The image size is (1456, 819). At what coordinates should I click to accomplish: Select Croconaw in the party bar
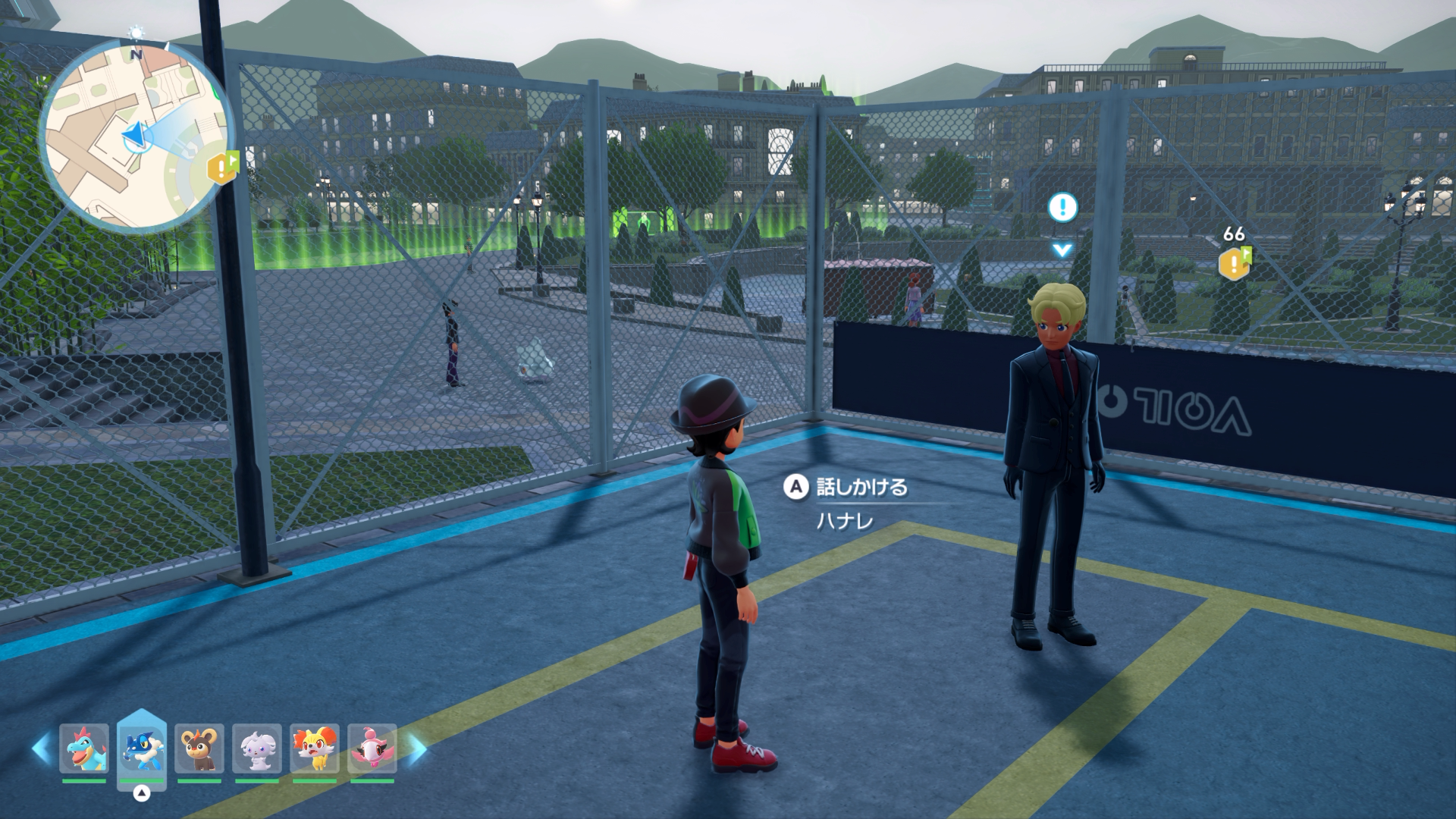[84, 748]
